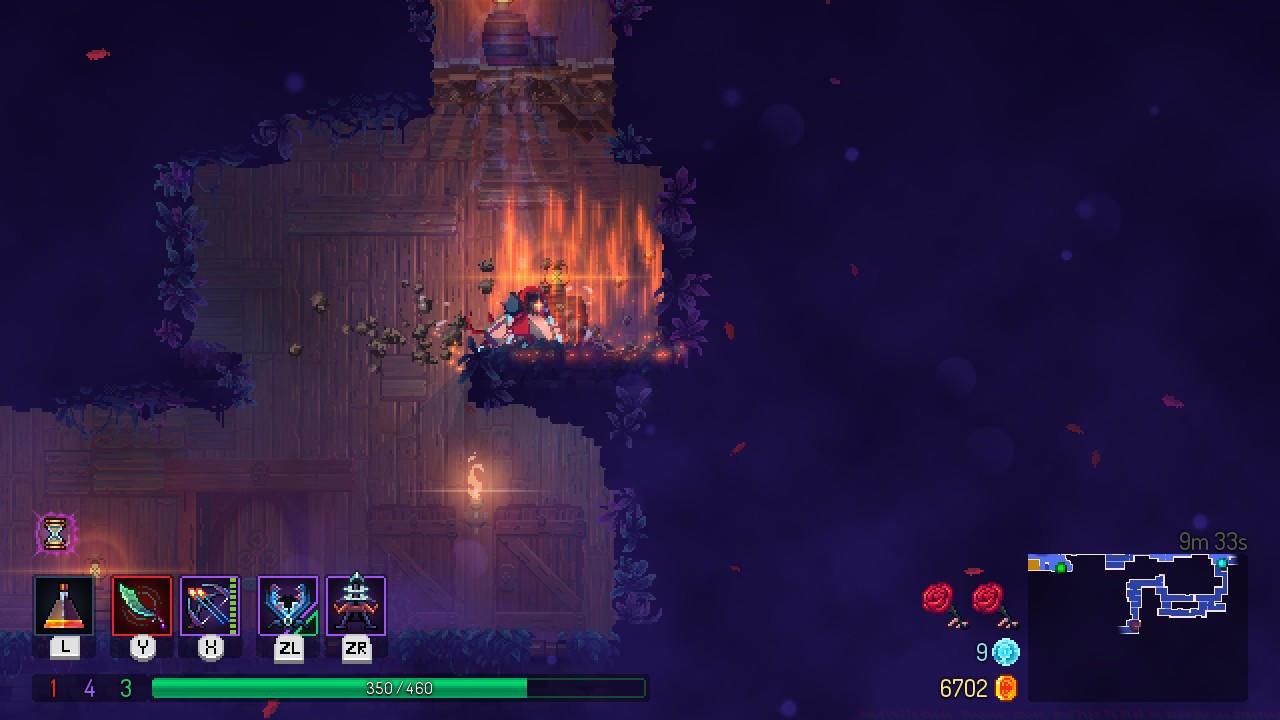Image resolution: width=1280 pixels, height=720 pixels.
Task: Select the green feather weapon slot
Action: (142, 606)
